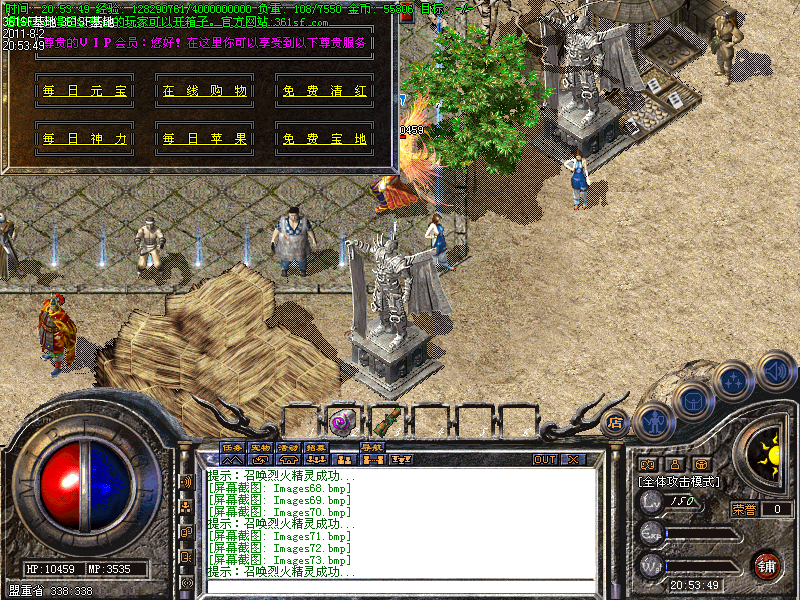Open the character status orb button

[654, 422]
